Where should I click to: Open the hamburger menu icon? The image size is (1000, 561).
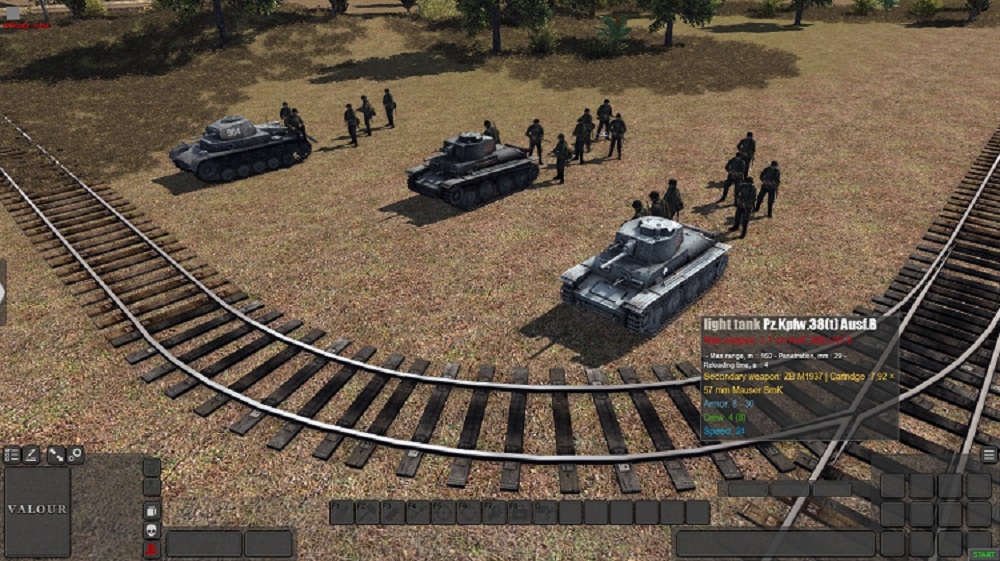pos(988,455)
